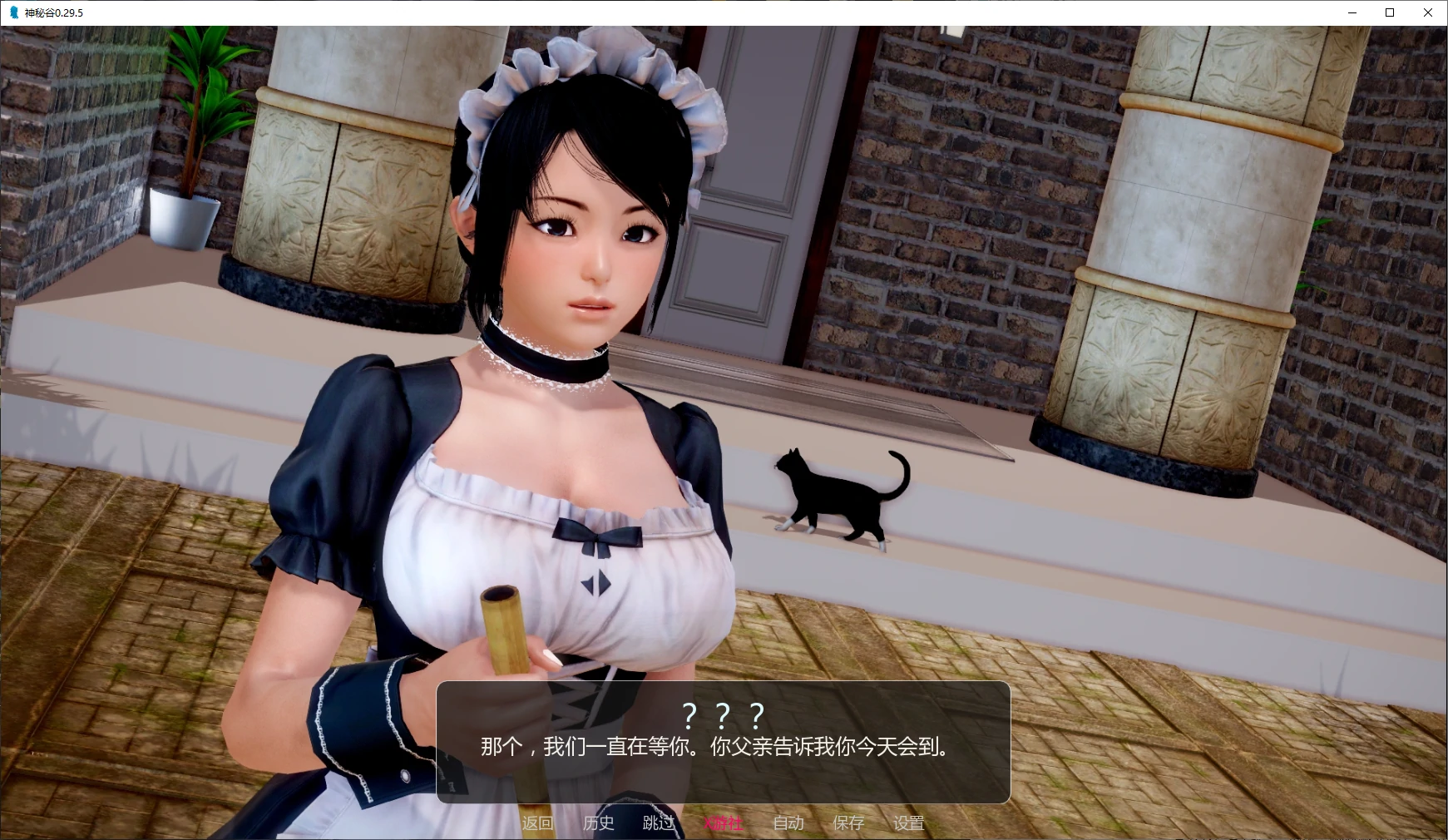Click the speaker name ？？？
Viewport: 1448px width, 840px height.
(x=720, y=714)
